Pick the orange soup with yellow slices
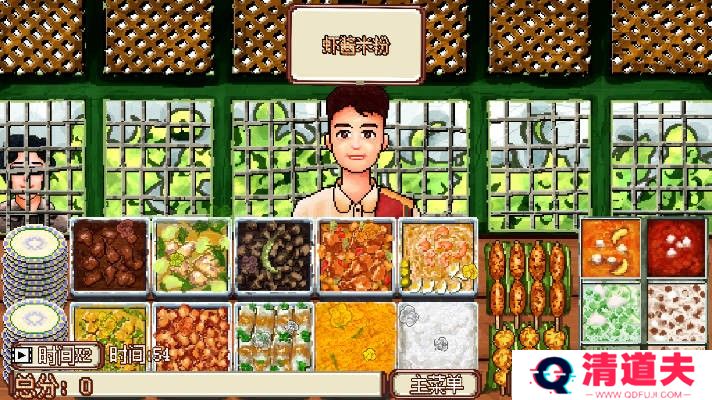 pos(611,246)
